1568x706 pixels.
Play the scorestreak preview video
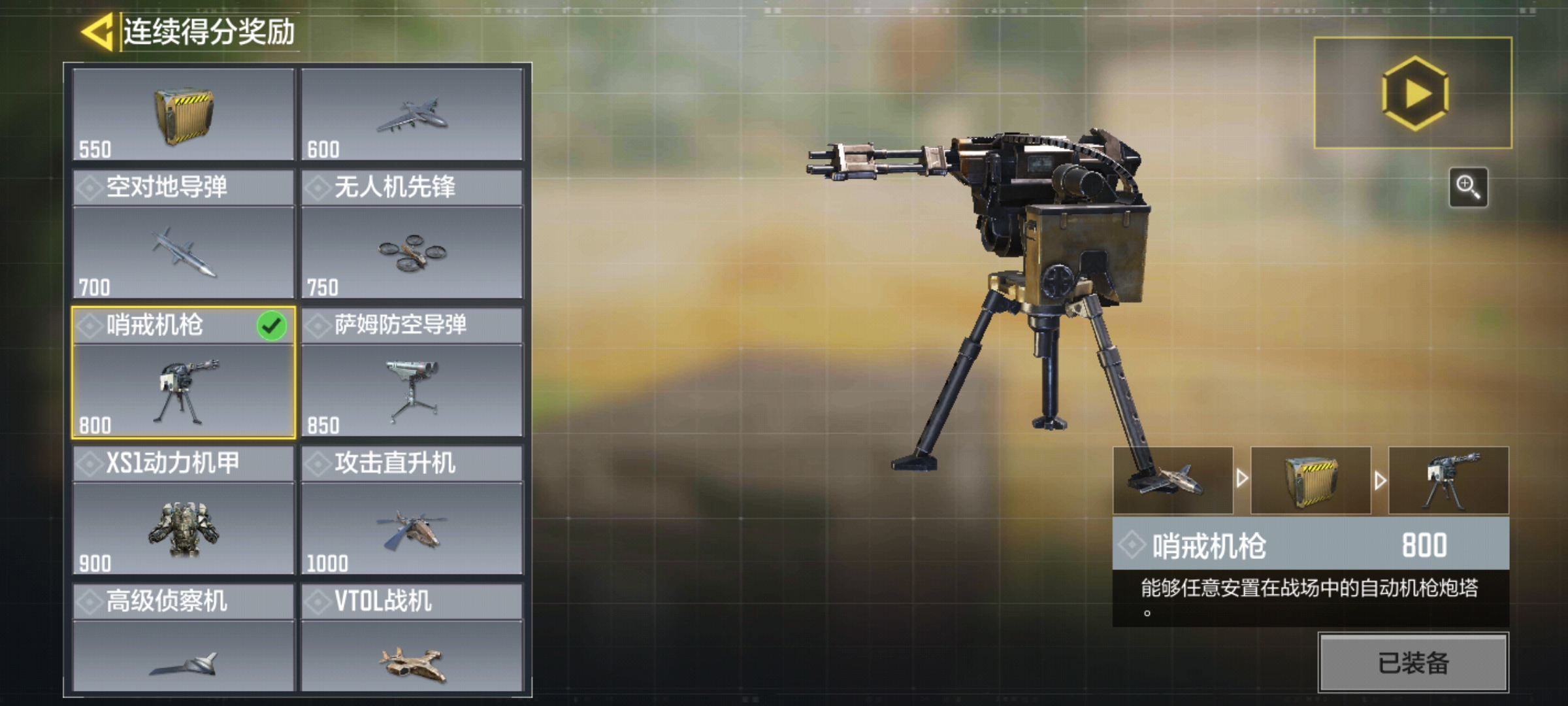[1413, 93]
